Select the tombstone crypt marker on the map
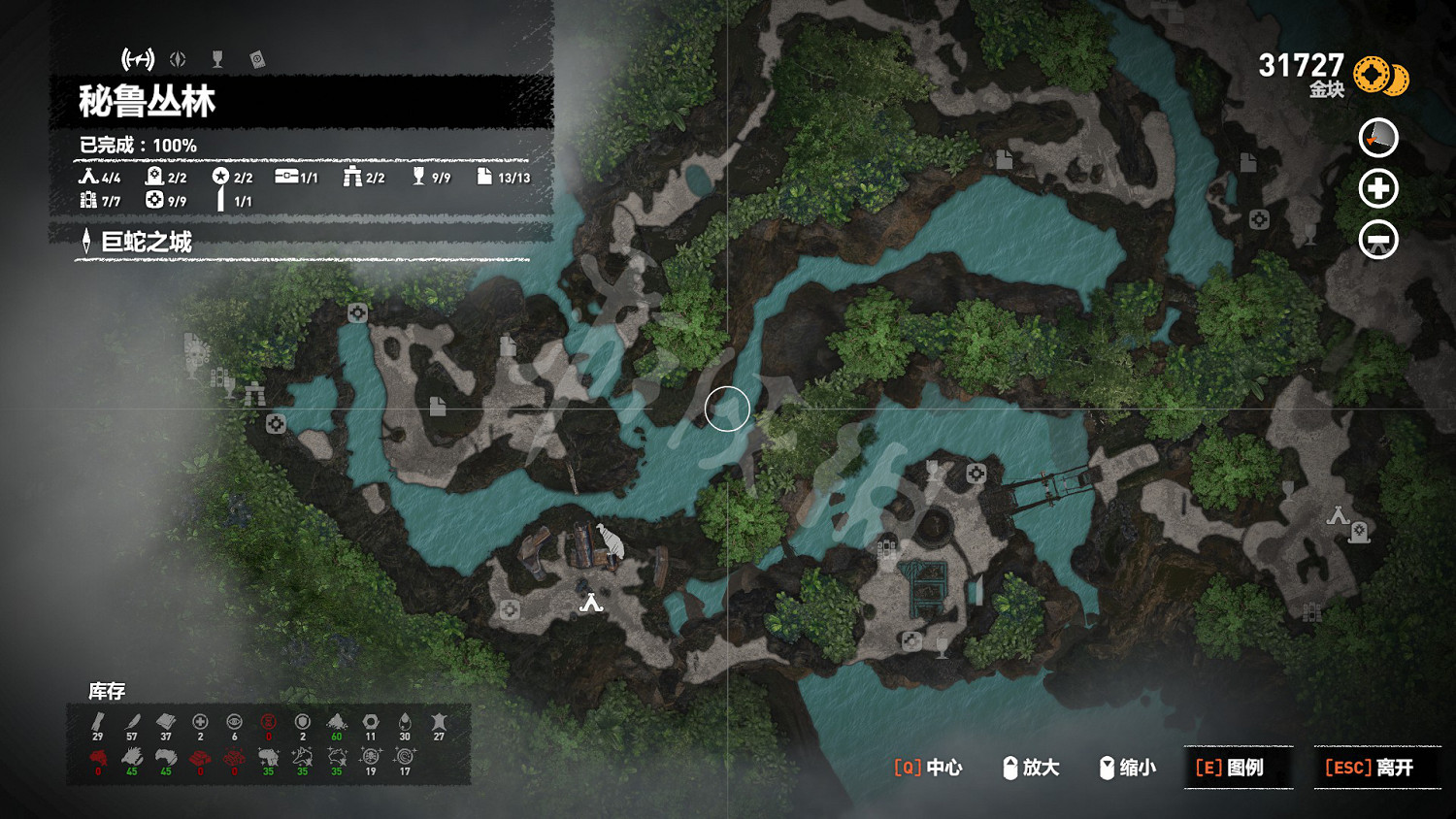Viewport: 1456px width, 819px height. click(1360, 532)
